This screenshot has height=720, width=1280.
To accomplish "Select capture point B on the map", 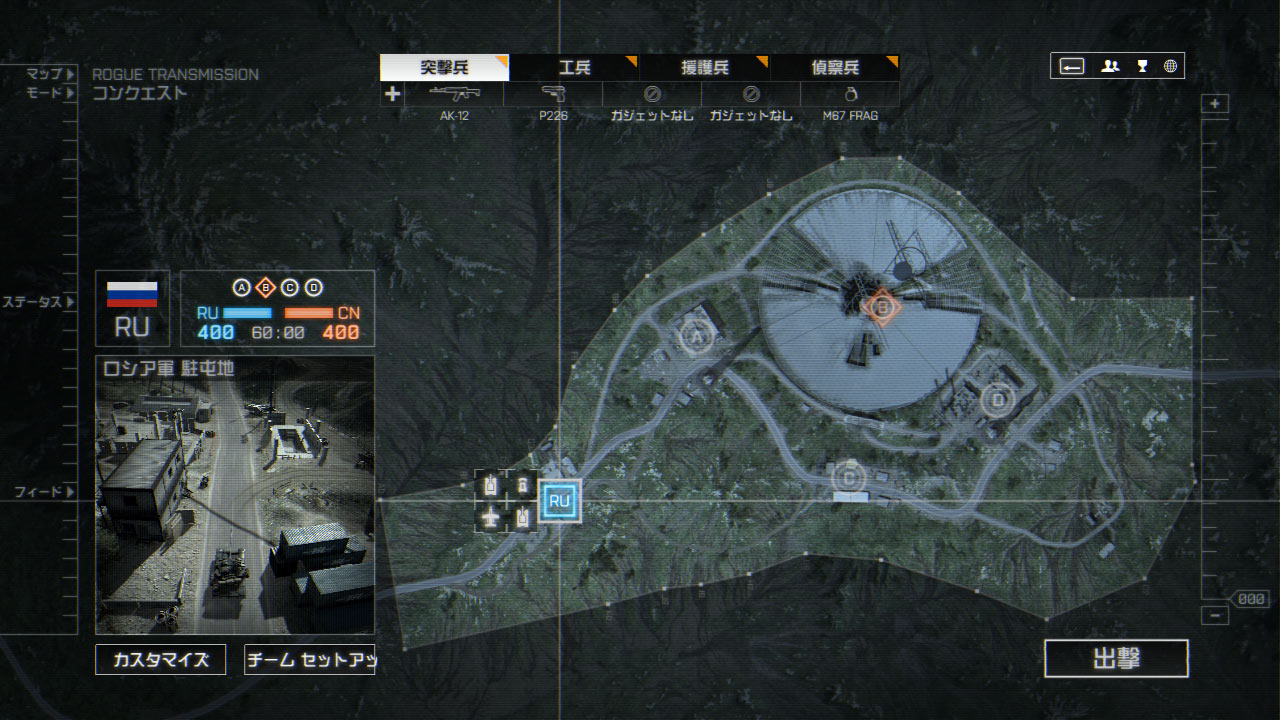I will pos(882,308).
